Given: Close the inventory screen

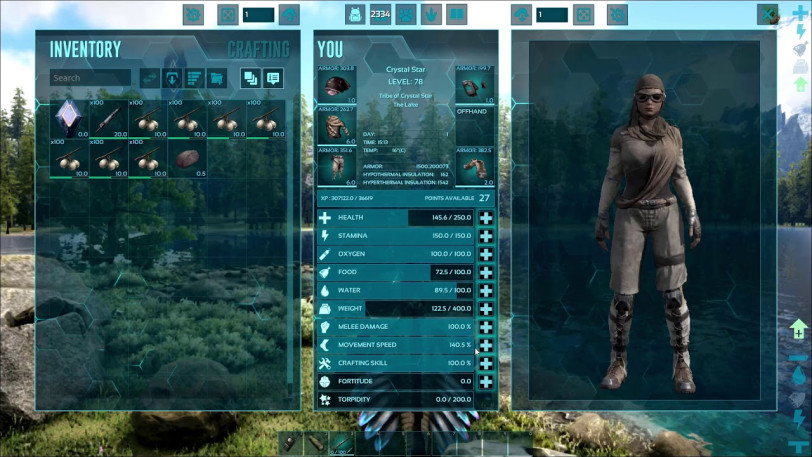Looking at the screenshot, I should 767,14.
